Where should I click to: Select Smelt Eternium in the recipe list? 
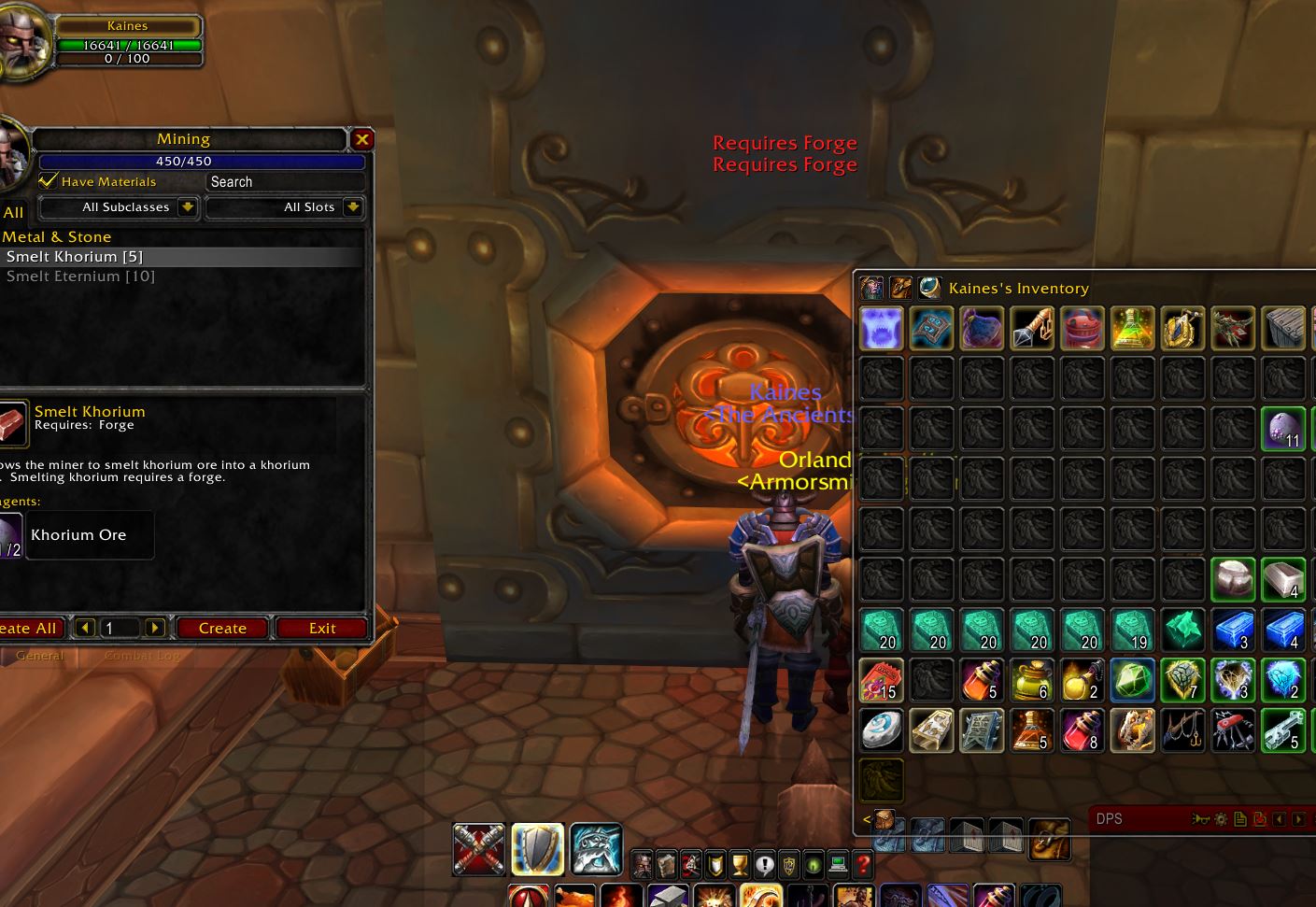tap(80, 276)
